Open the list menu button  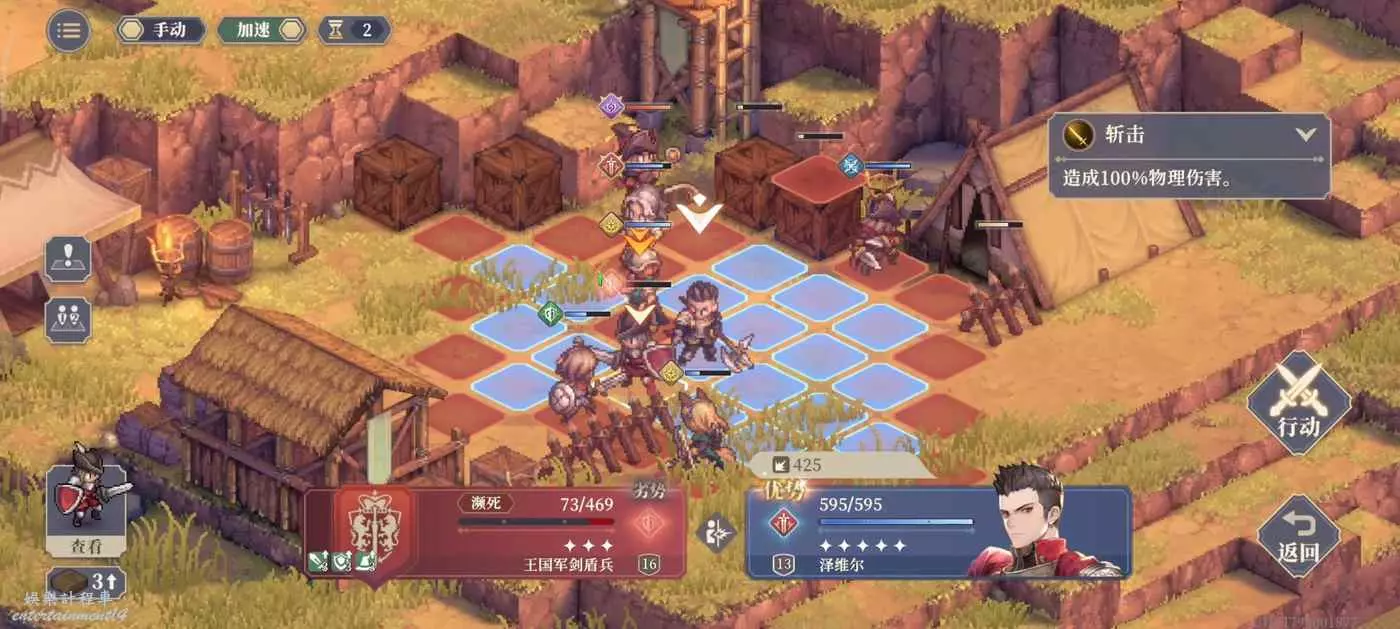(68, 30)
